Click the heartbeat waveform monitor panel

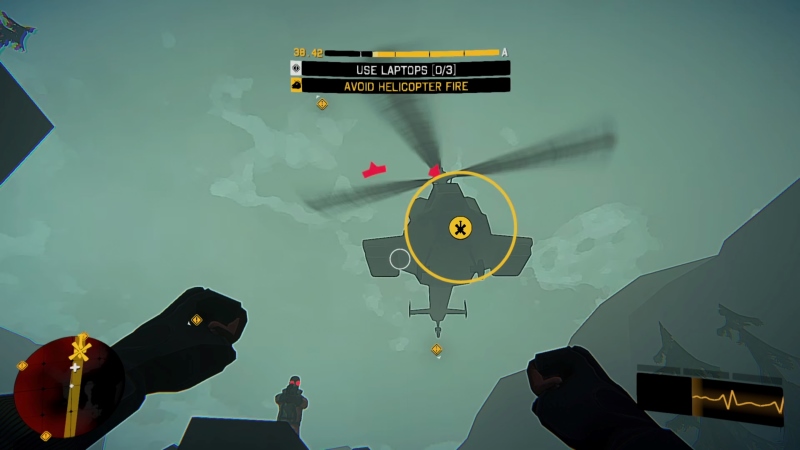(x=711, y=398)
